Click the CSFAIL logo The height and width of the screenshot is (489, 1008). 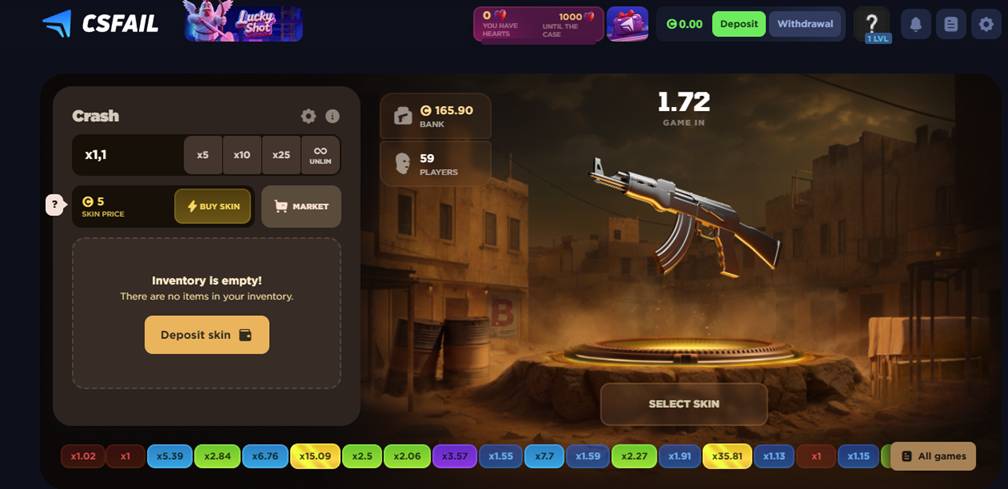click(100, 23)
